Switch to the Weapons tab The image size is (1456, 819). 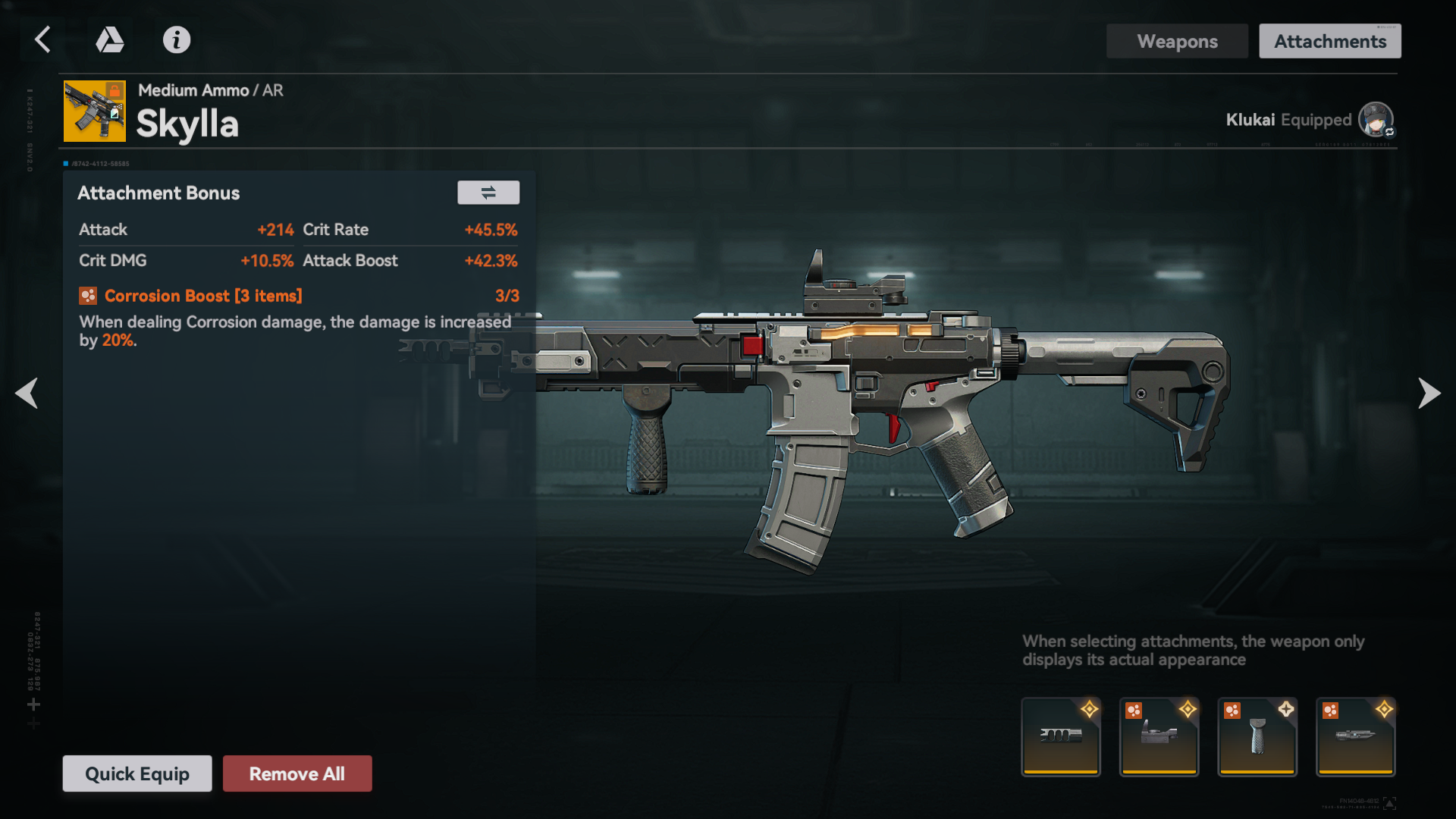pyautogui.click(x=1177, y=41)
